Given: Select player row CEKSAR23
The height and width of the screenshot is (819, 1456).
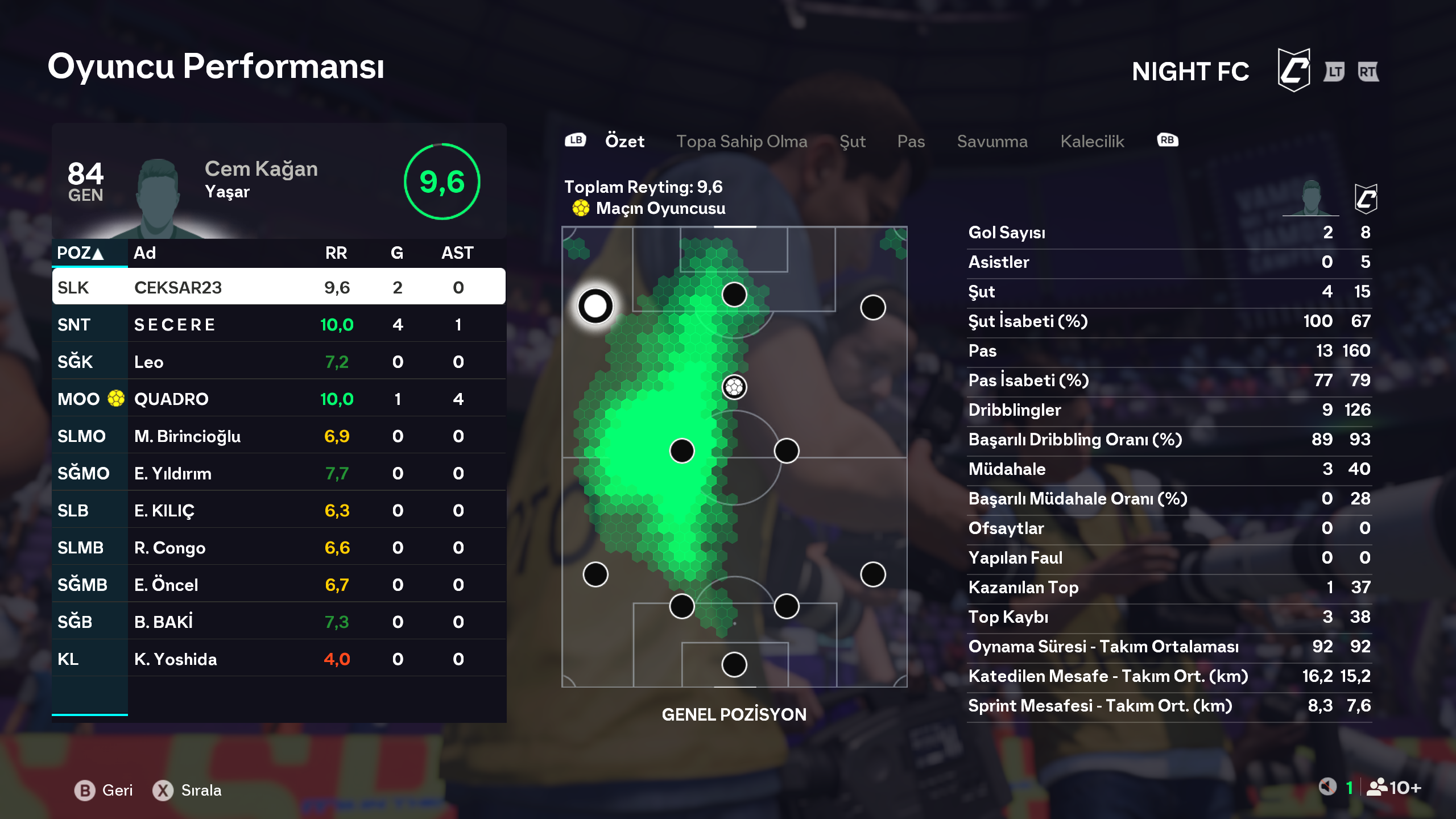Looking at the screenshot, I should 279,287.
